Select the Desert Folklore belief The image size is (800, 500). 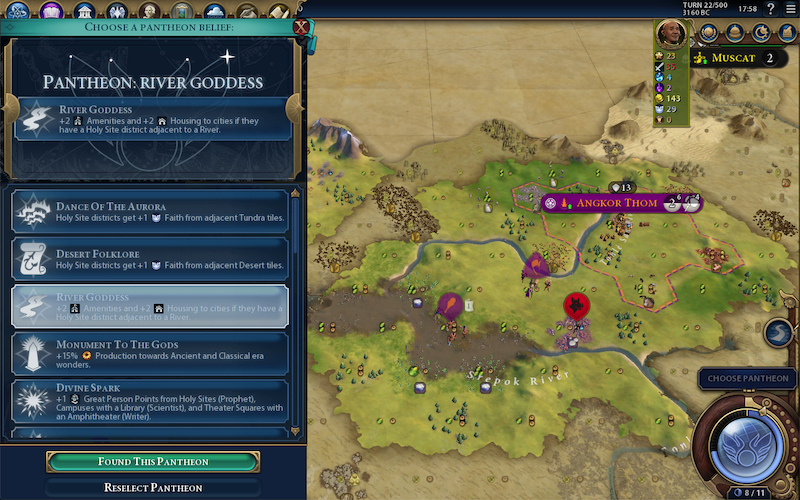point(150,259)
